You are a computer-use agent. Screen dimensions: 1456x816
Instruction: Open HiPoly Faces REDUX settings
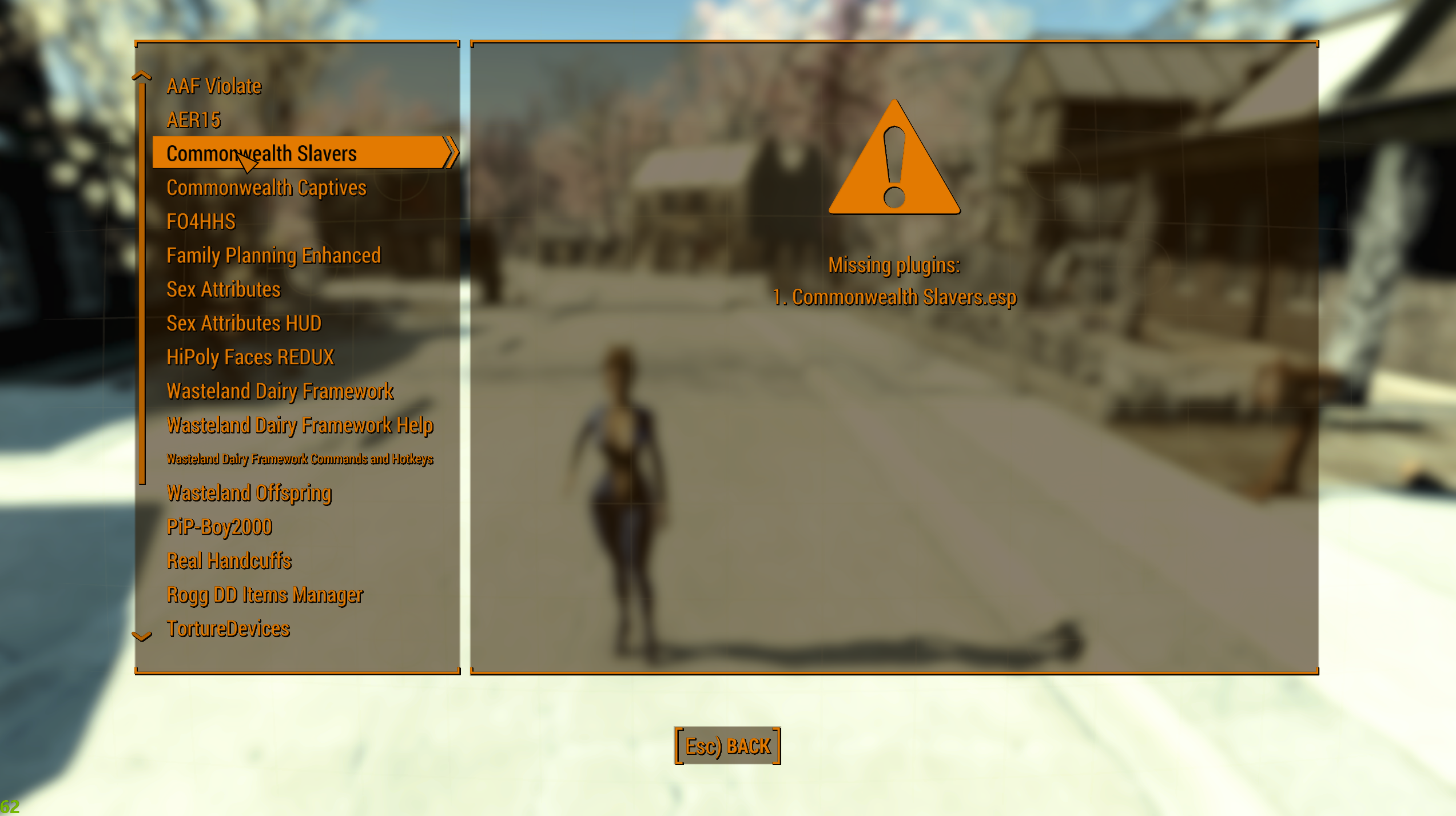(250, 357)
